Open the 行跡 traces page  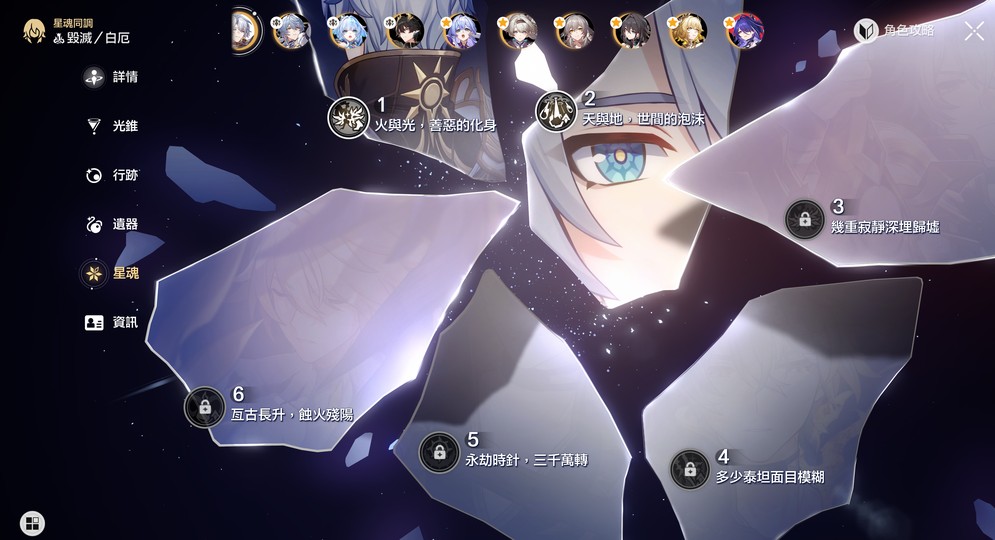[x=111, y=175]
